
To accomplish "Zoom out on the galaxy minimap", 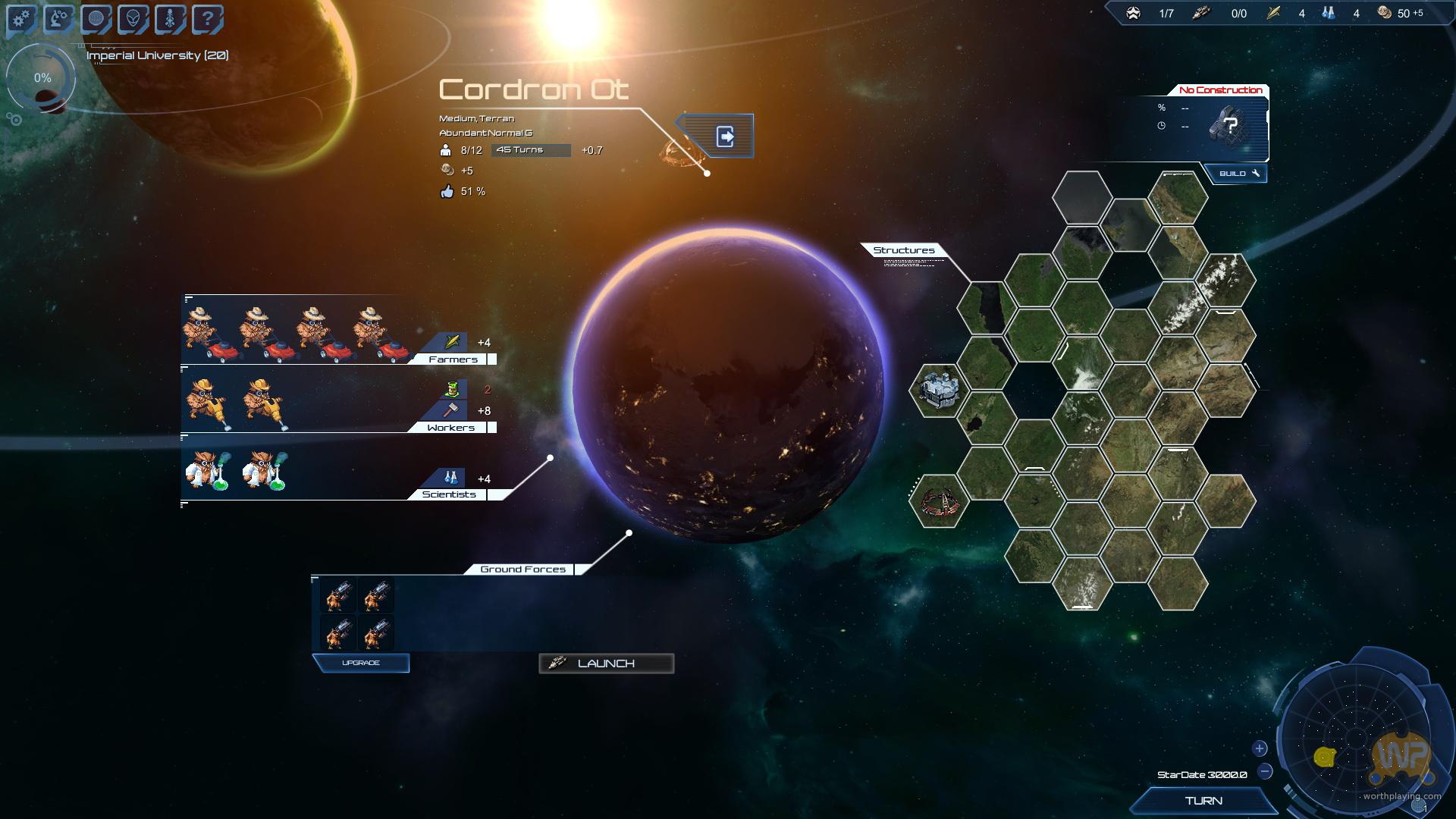I will click(x=1265, y=772).
